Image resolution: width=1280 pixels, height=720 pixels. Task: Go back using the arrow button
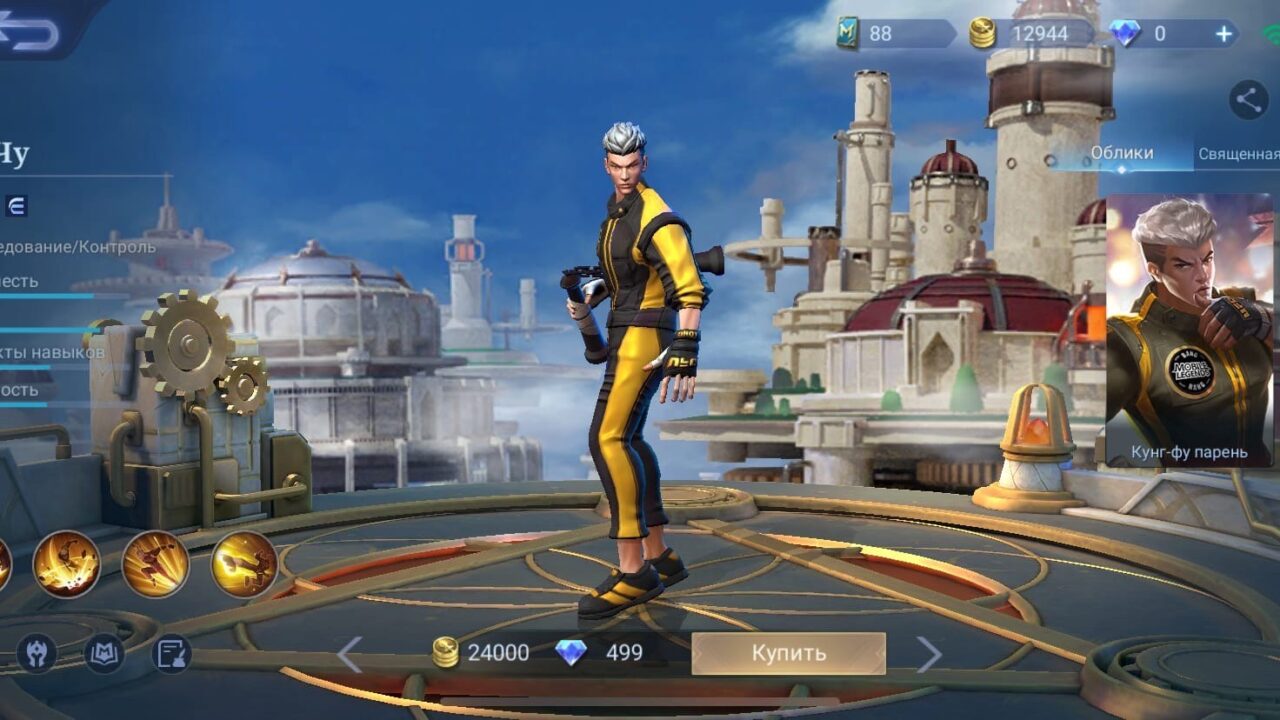coord(30,32)
